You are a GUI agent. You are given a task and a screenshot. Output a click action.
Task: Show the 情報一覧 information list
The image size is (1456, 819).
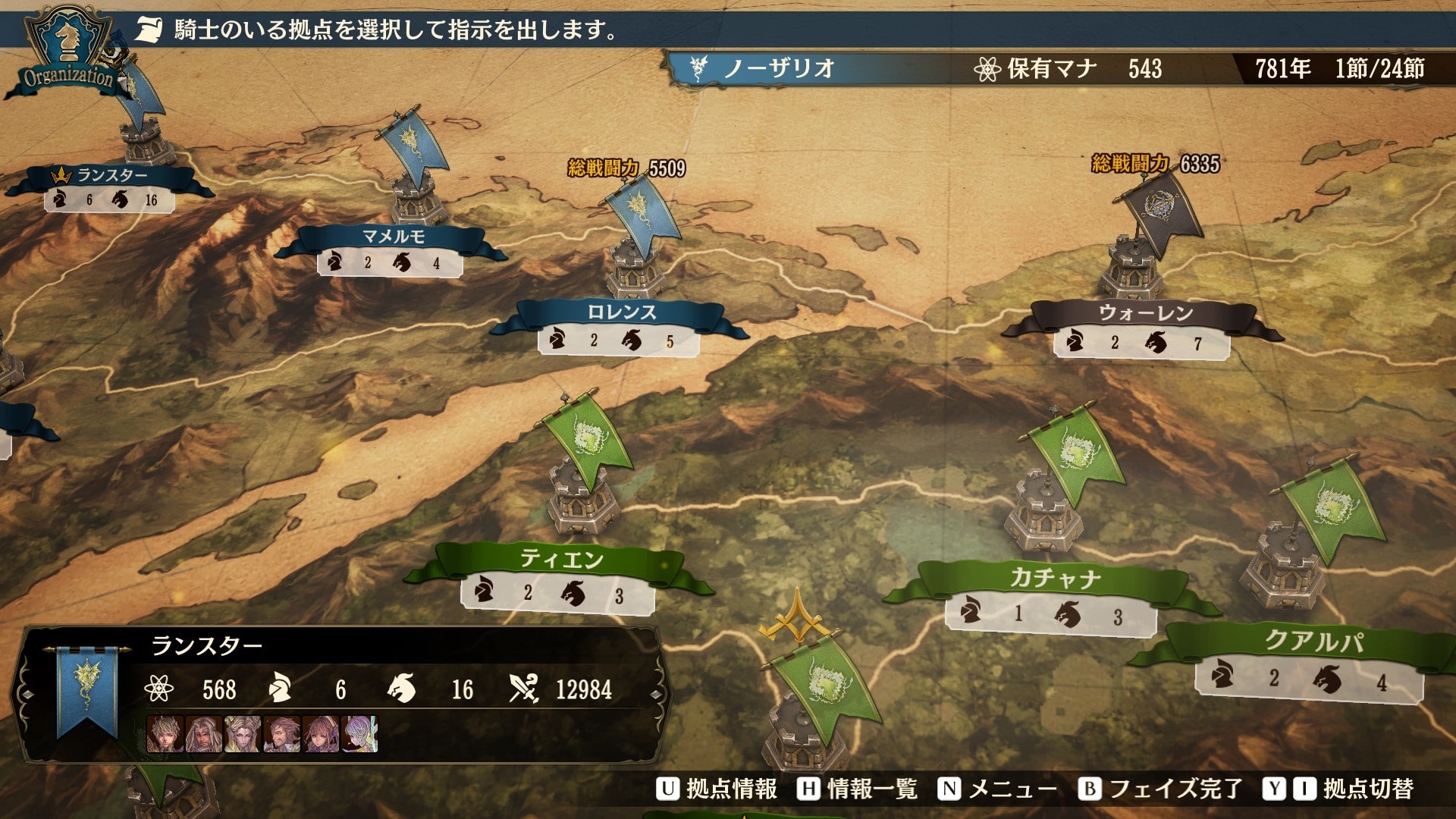coord(858,789)
